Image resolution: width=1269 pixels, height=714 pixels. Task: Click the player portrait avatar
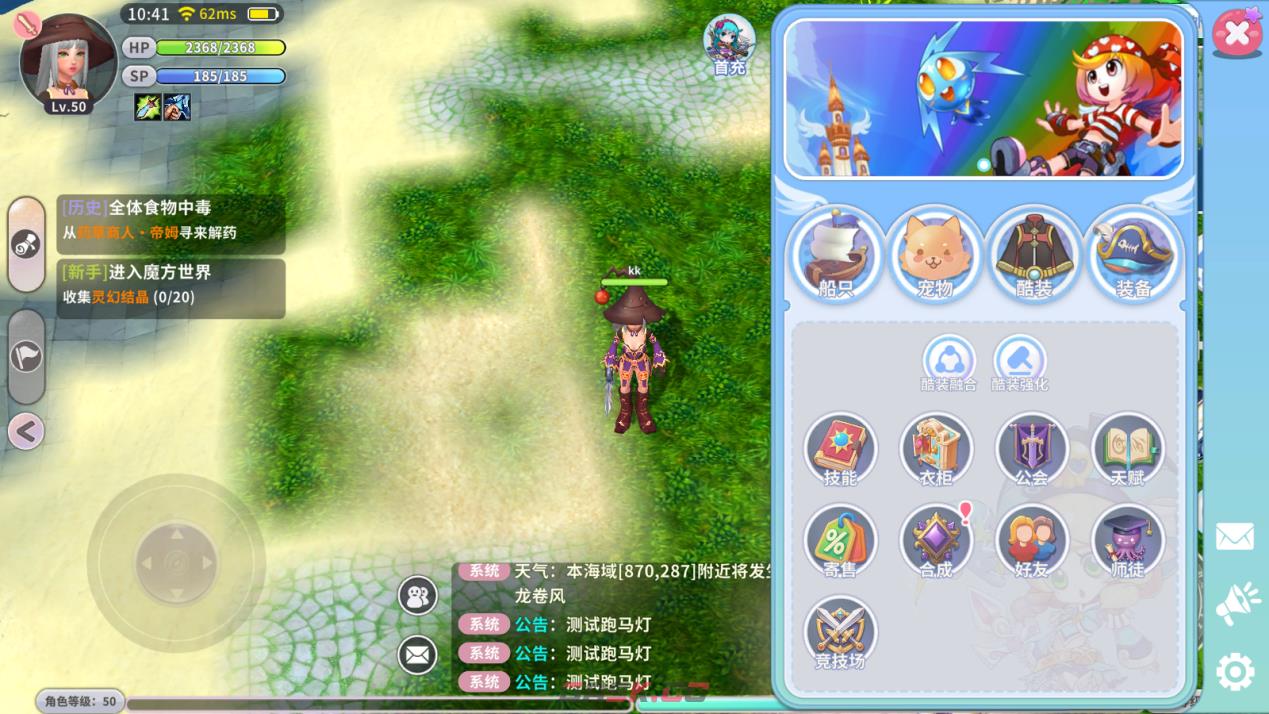68,62
